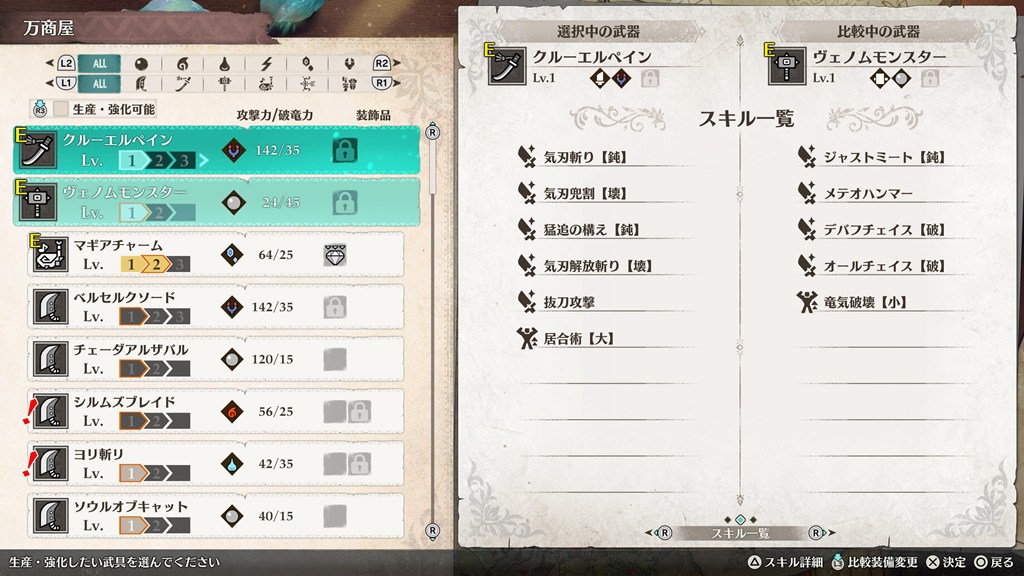Select the top-row ALL element filter
This screenshot has height=576, width=1024.
100,63
